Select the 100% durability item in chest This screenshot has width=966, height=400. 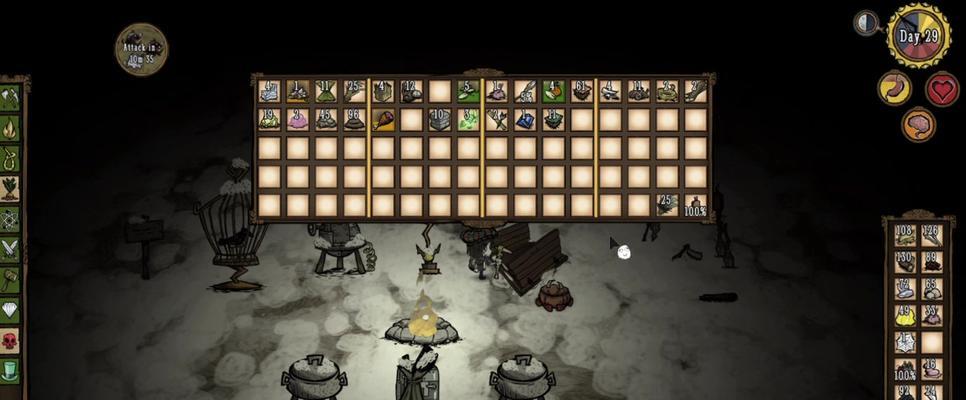point(696,205)
